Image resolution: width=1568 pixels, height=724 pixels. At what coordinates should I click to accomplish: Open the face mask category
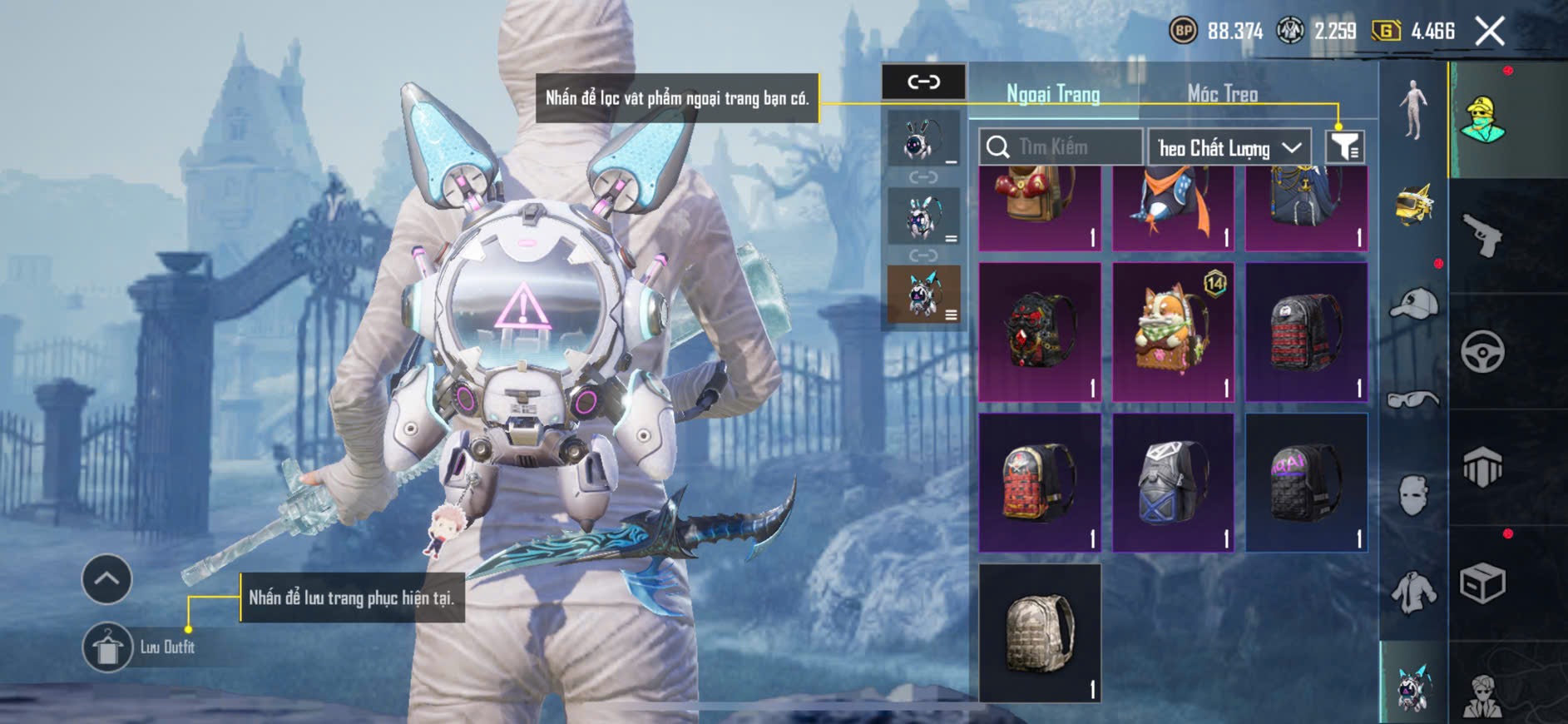pos(1413,495)
